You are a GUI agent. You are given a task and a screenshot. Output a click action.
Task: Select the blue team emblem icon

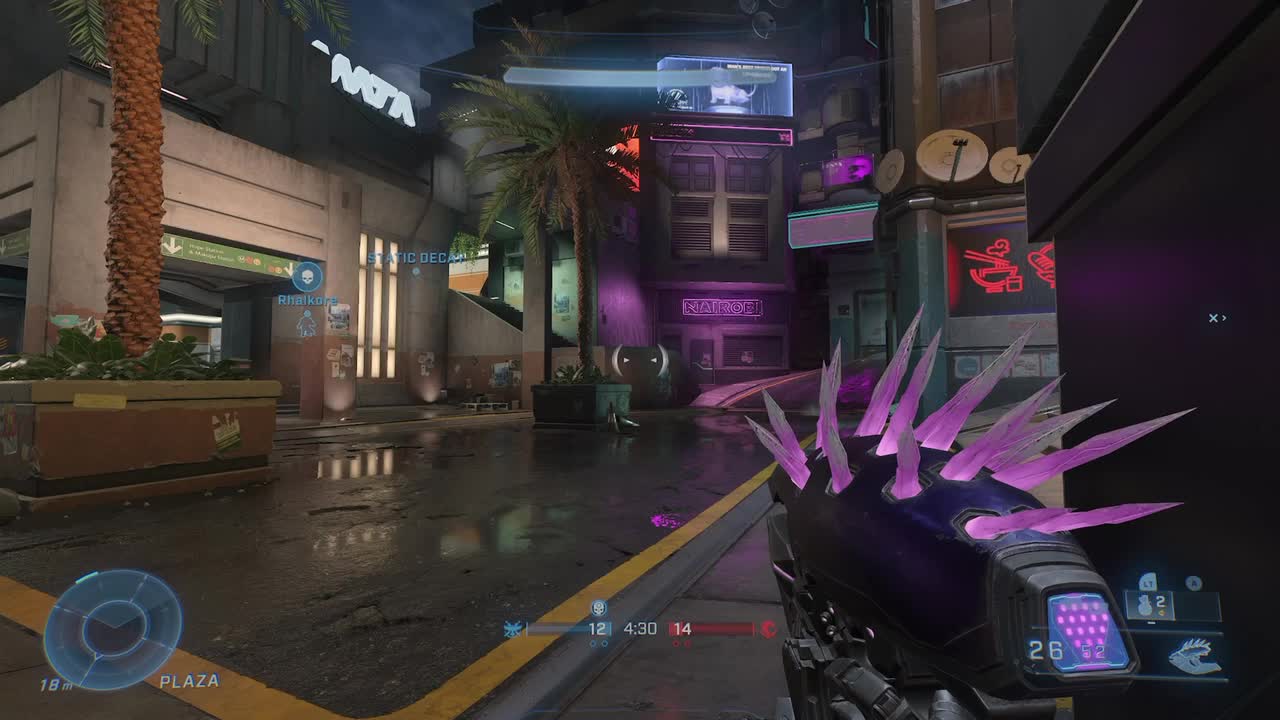point(512,628)
